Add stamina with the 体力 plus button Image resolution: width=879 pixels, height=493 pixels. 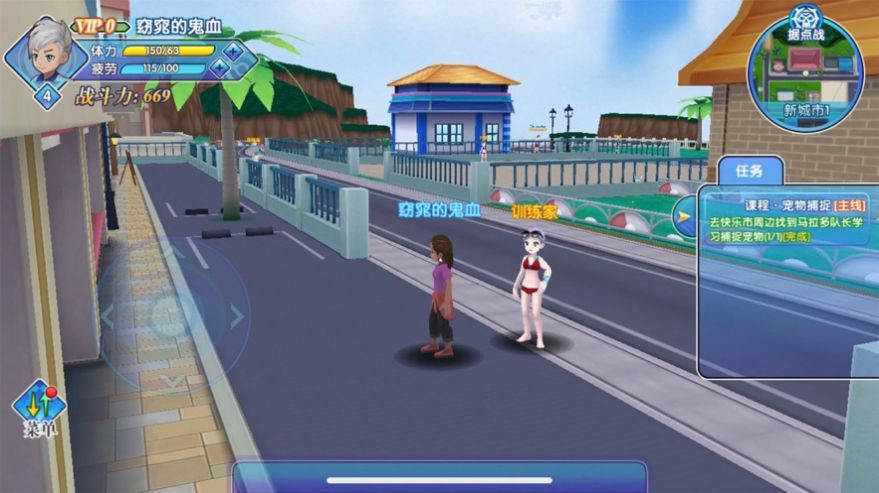(233, 49)
